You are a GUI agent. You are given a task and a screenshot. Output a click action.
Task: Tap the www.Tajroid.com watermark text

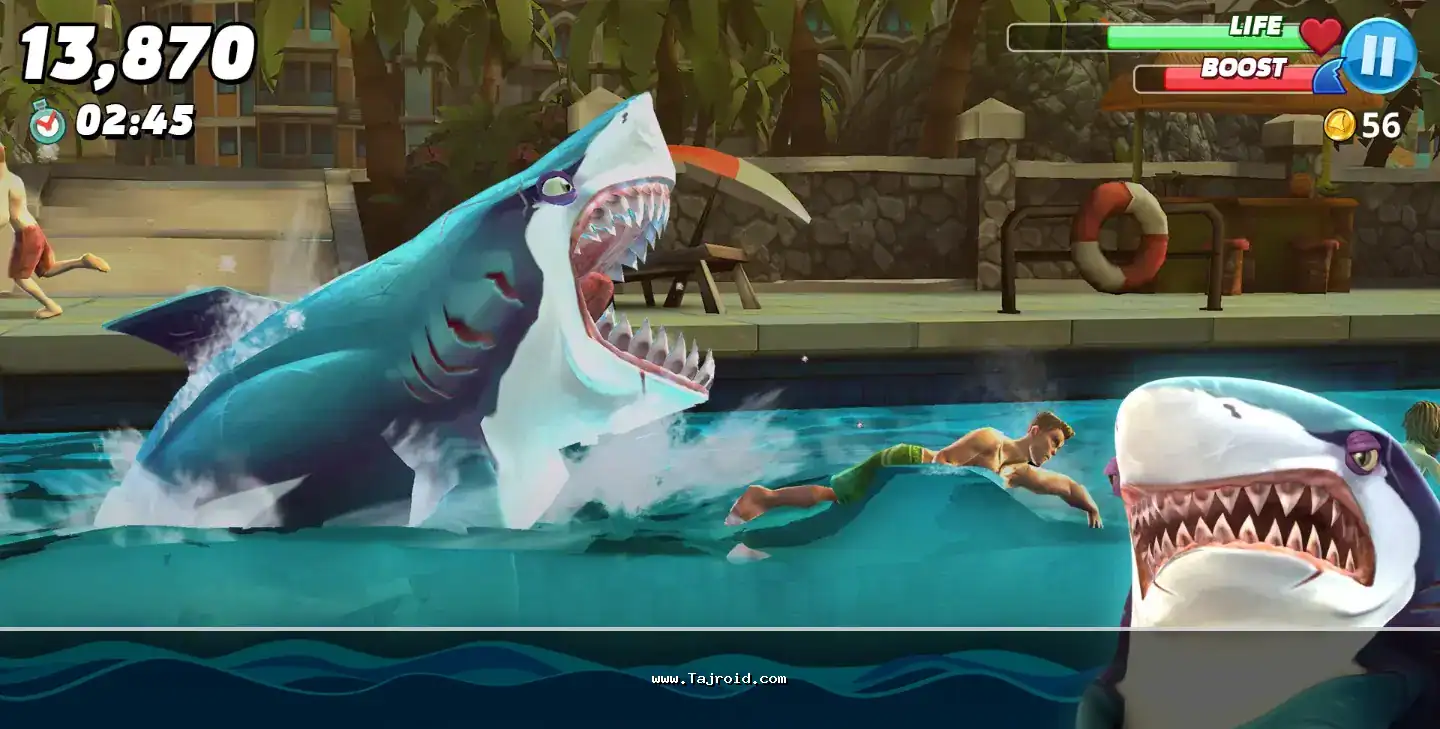[720, 676]
